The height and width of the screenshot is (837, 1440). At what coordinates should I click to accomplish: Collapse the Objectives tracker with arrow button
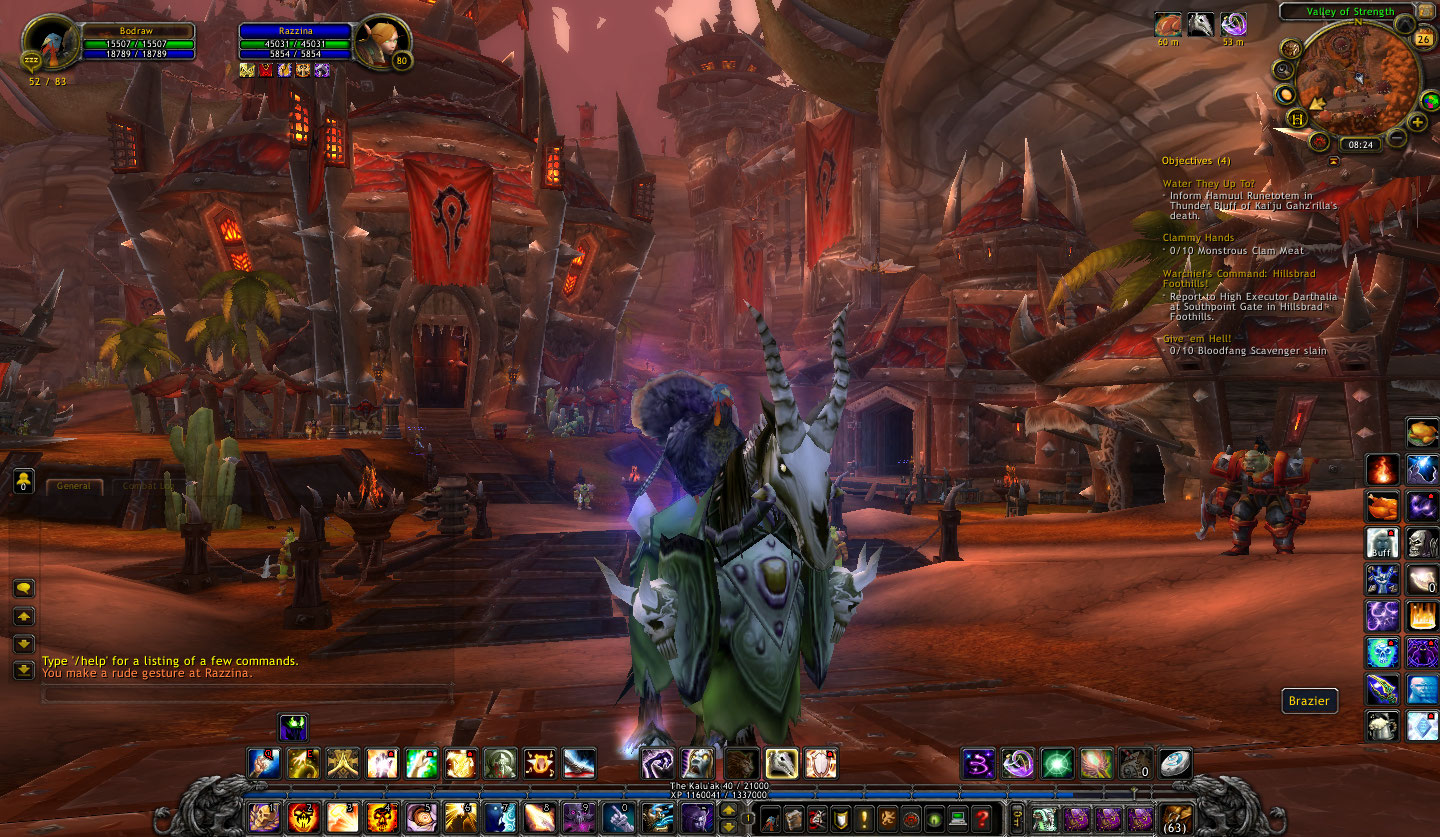pos(1332,160)
